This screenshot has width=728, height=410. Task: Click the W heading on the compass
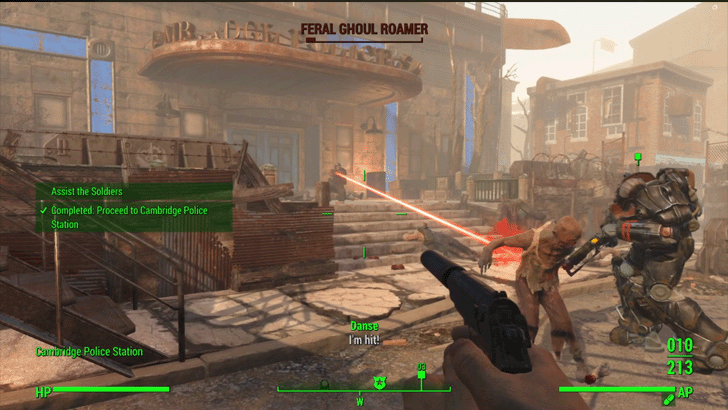click(x=359, y=400)
